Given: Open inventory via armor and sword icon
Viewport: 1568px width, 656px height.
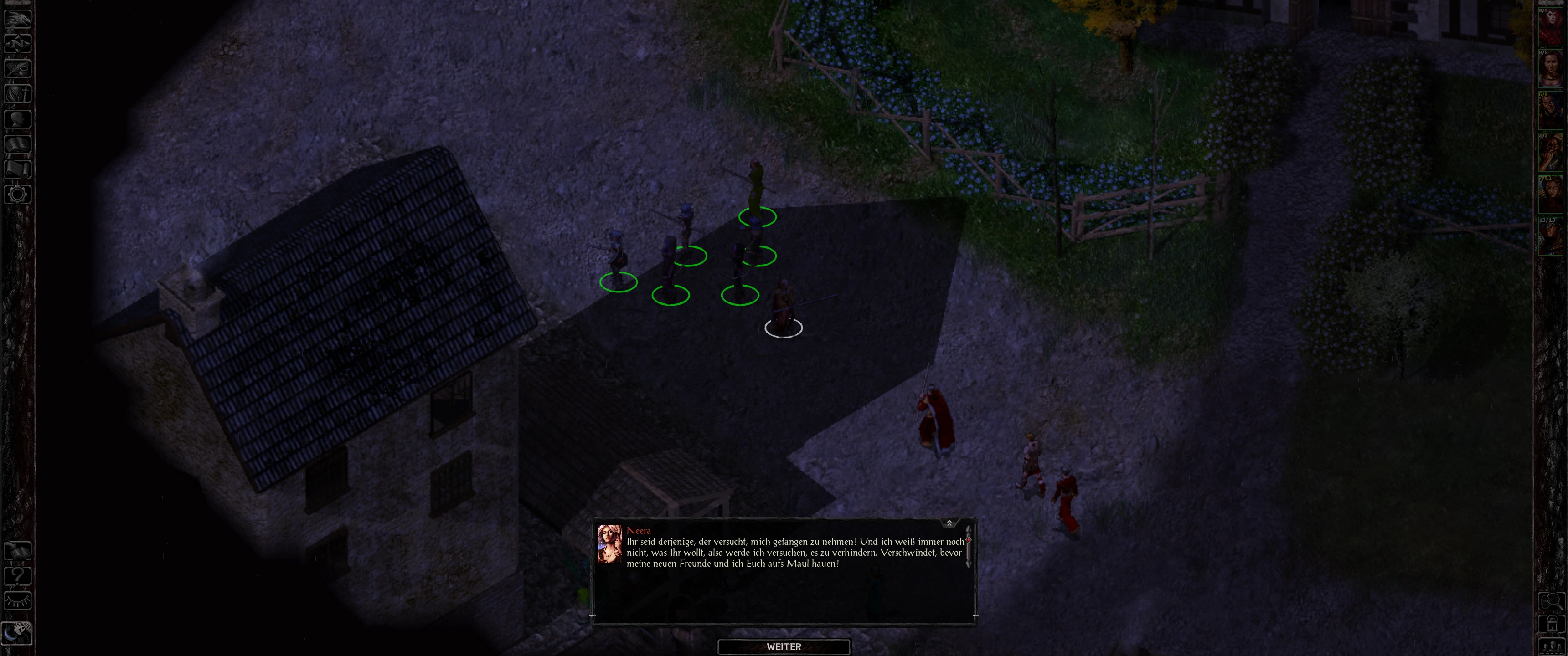Looking at the screenshot, I should [x=17, y=93].
